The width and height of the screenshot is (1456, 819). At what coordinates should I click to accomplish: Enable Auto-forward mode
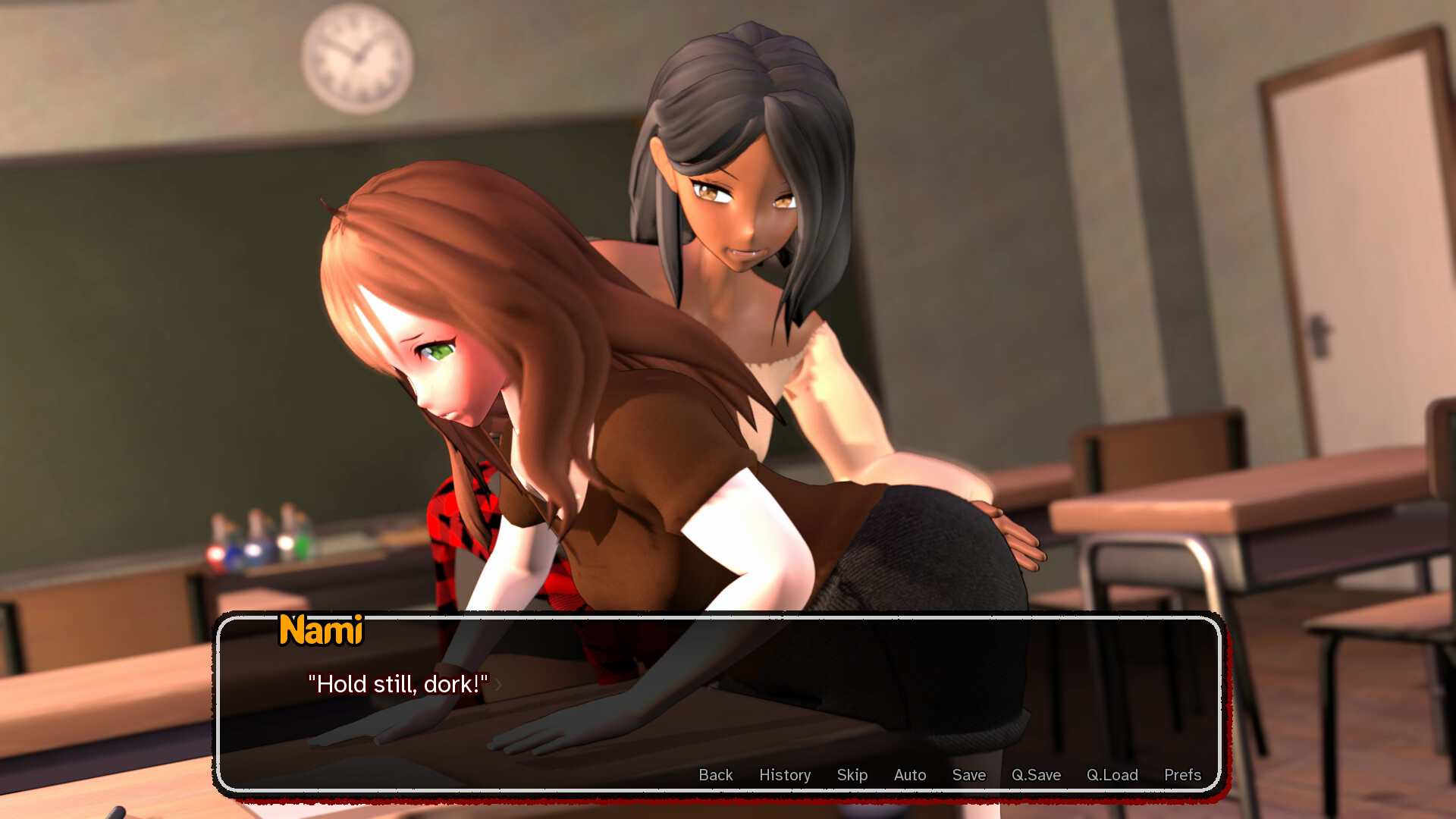tap(909, 775)
